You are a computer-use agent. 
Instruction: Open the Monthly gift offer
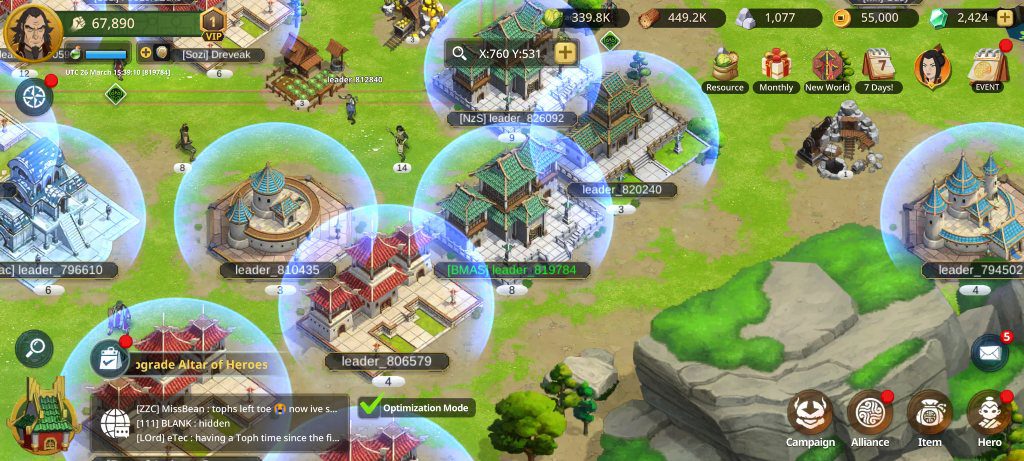pos(776,70)
